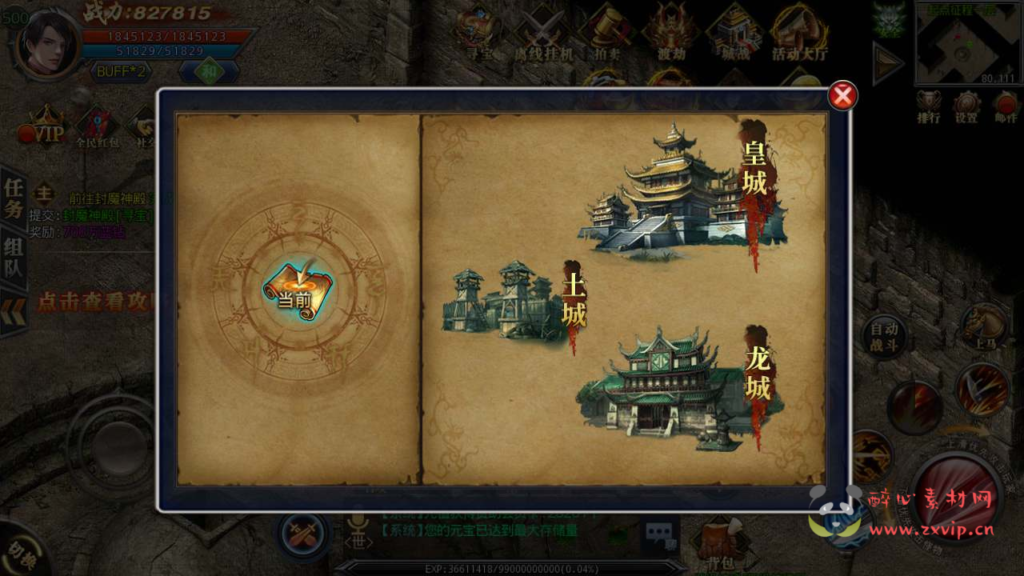Open the 拍卖 auction gavel icon
The height and width of the screenshot is (576, 1024).
pyautogui.click(x=607, y=34)
